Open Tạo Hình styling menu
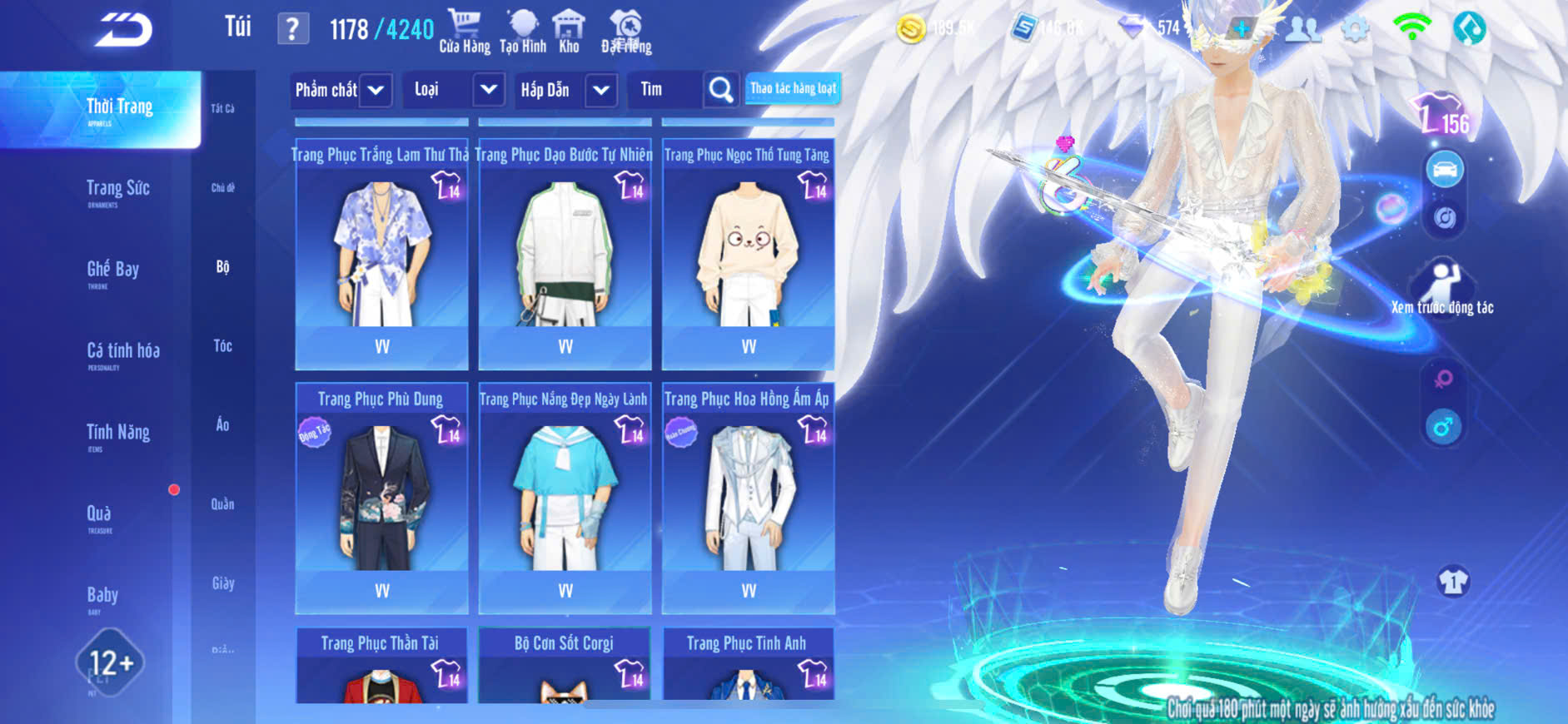1568x724 pixels. 523,32
